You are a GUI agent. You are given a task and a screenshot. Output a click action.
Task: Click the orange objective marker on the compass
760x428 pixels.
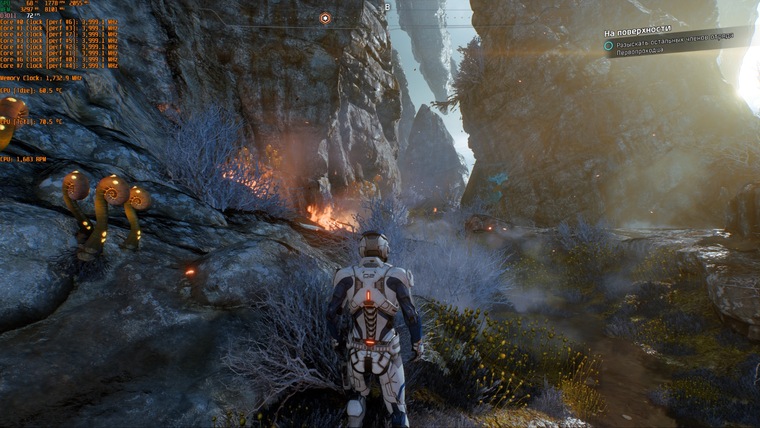325,18
